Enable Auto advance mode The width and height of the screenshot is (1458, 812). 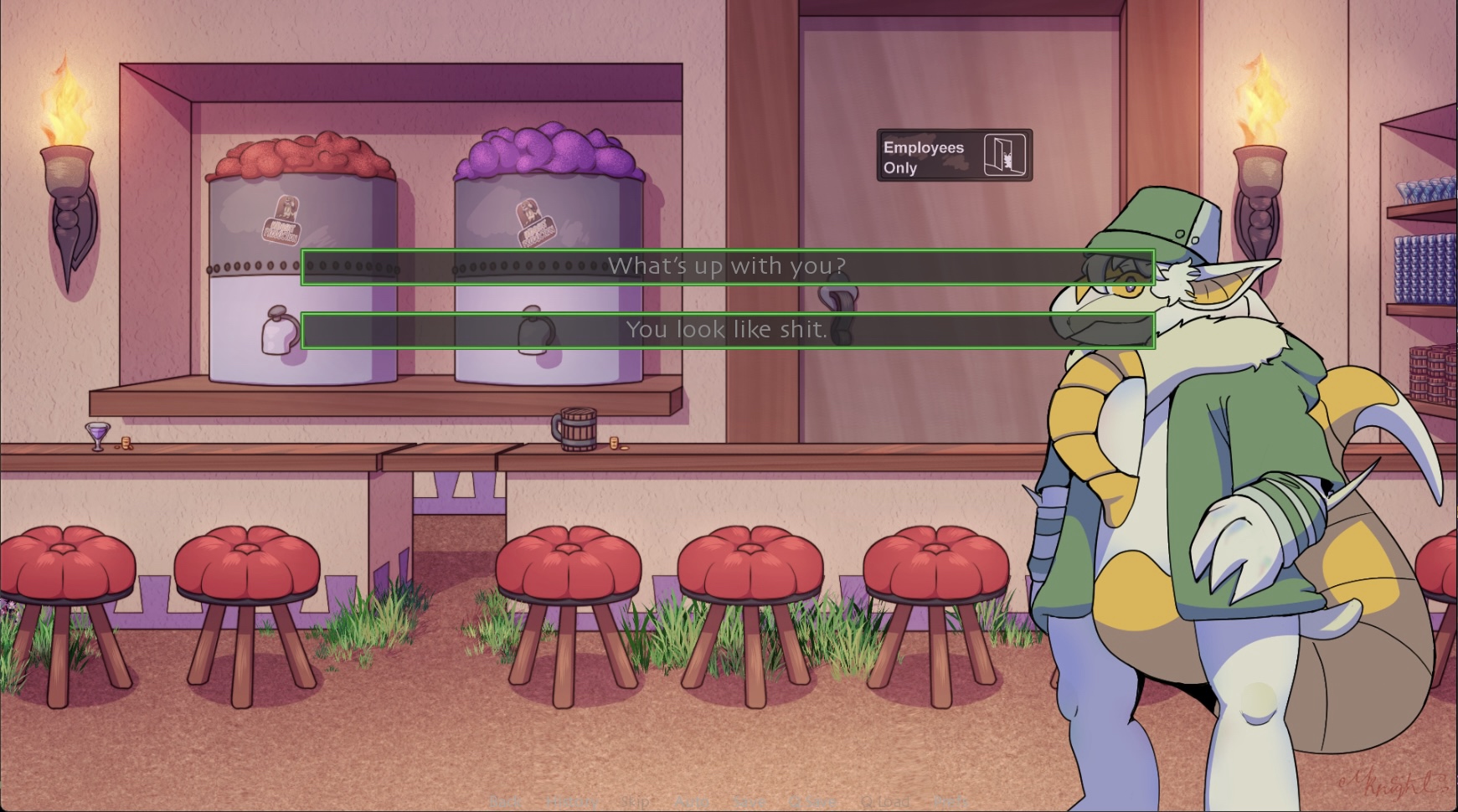click(692, 802)
